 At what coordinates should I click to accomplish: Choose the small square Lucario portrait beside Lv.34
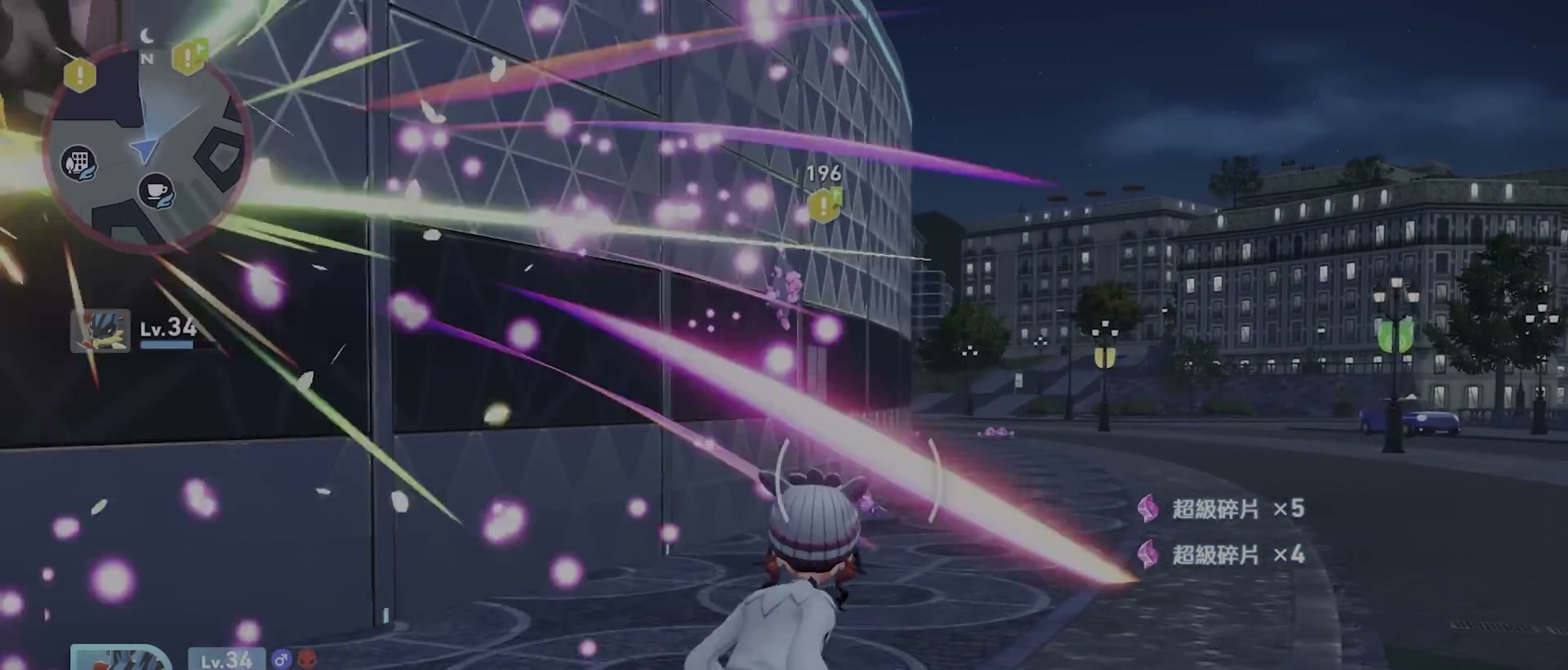coord(100,330)
